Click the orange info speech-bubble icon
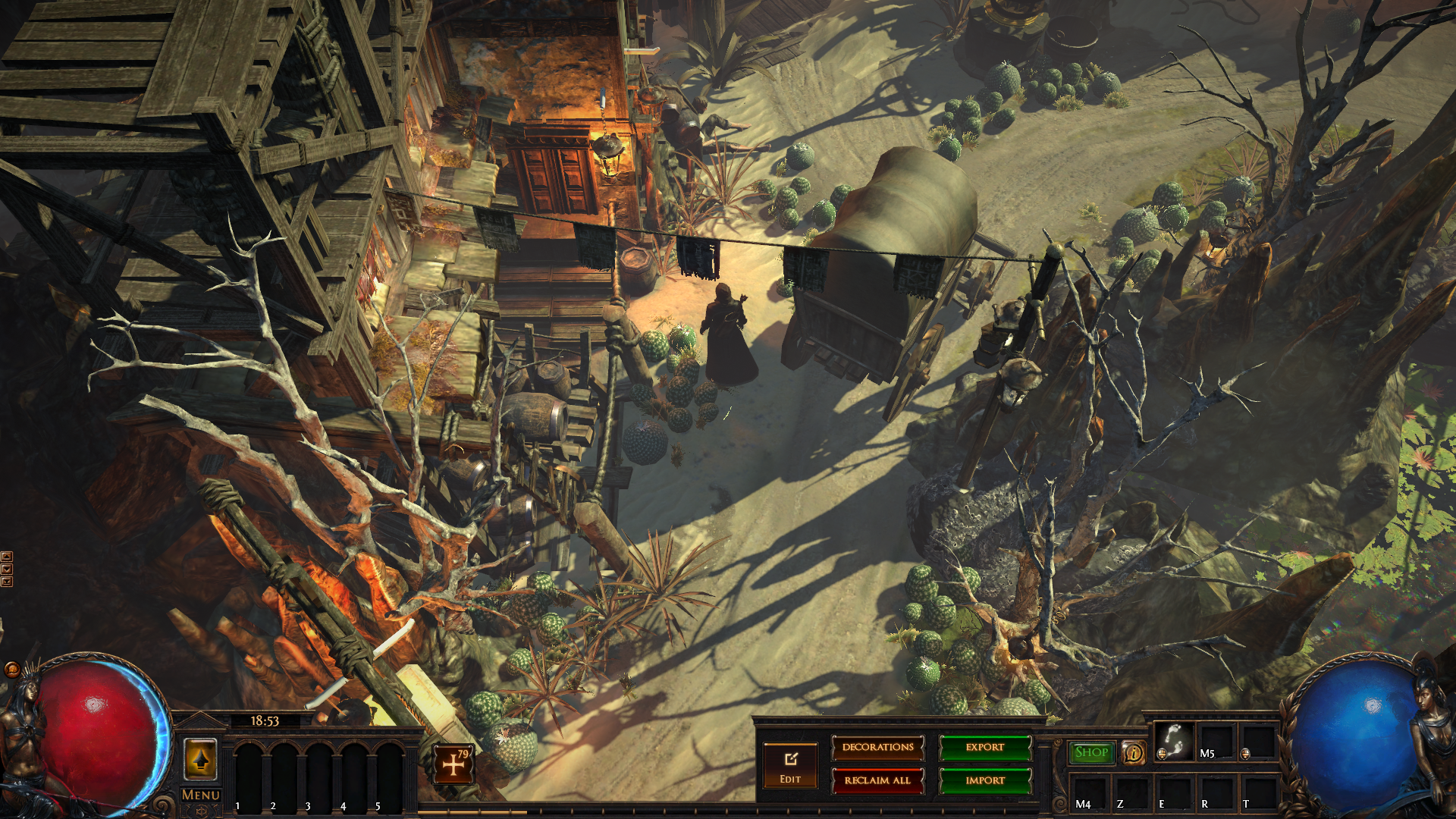This screenshot has height=819, width=1456. [1134, 752]
